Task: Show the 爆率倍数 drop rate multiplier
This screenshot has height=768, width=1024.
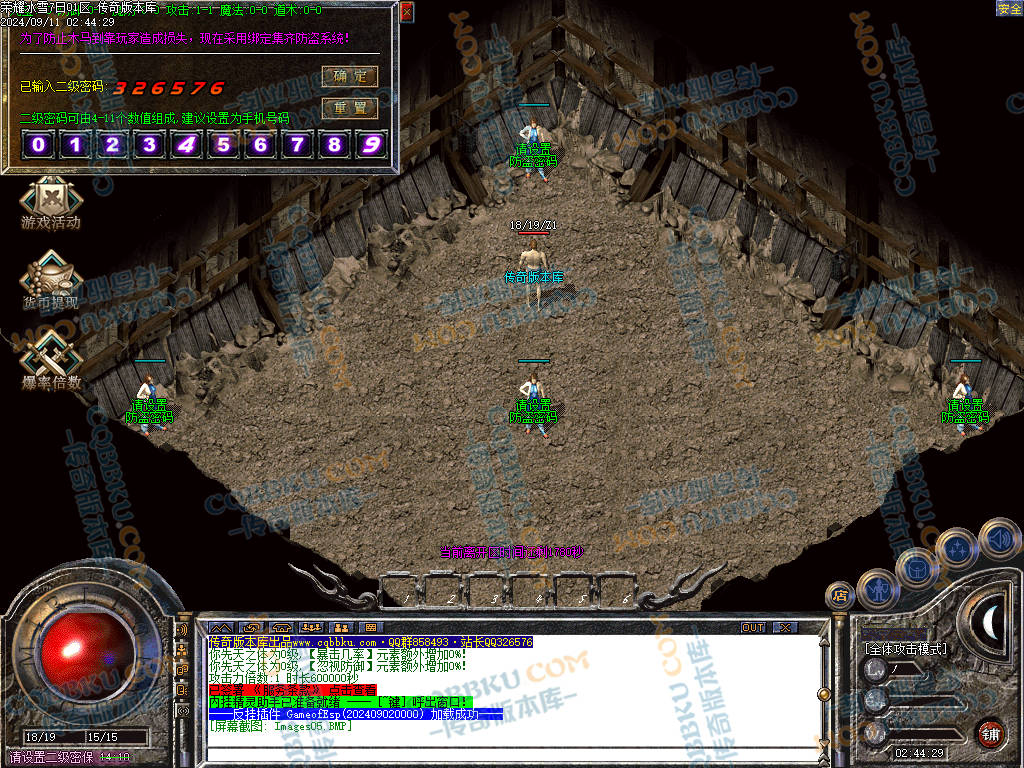Action: point(50,361)
